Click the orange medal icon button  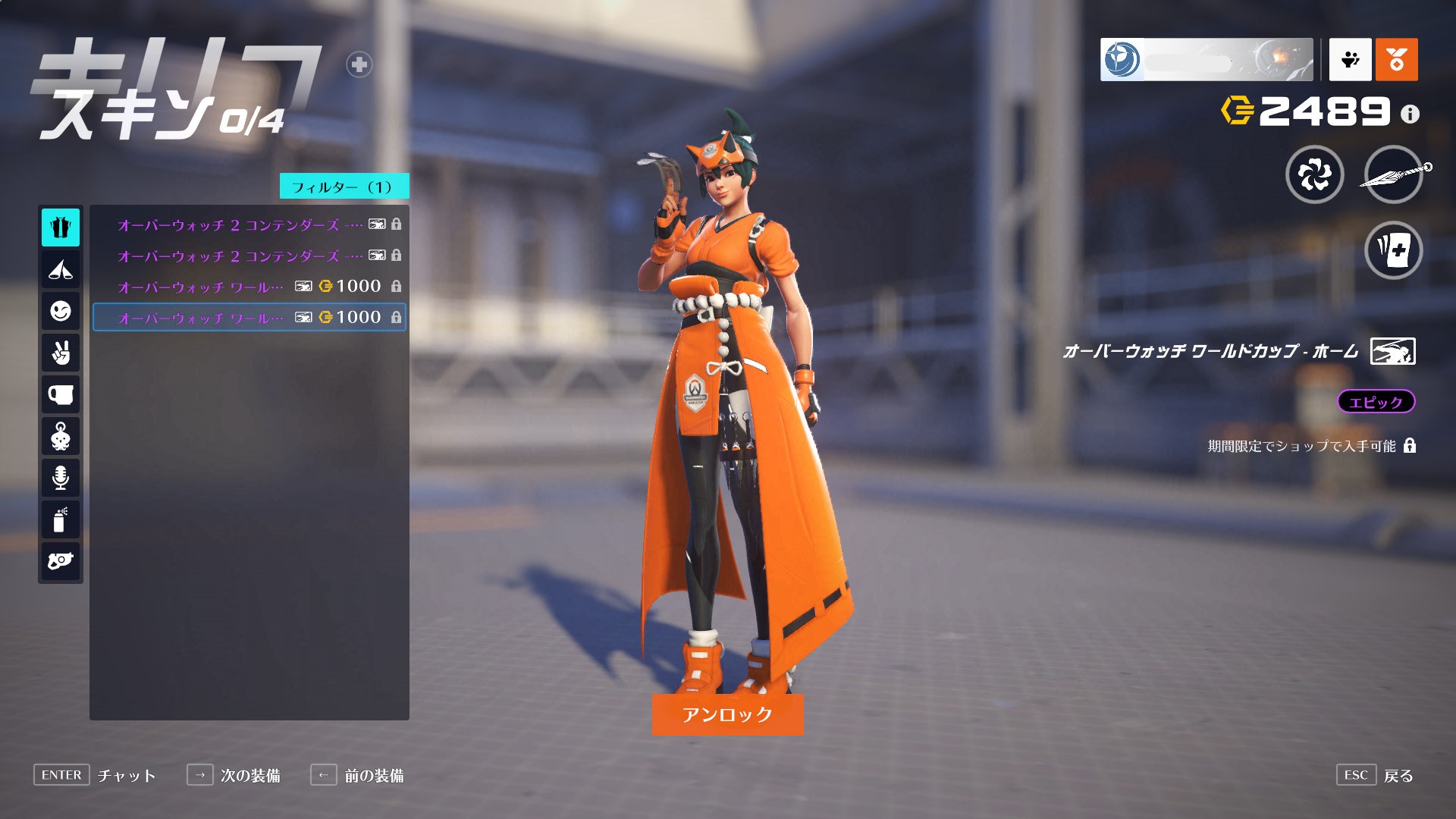point(1396,59)
